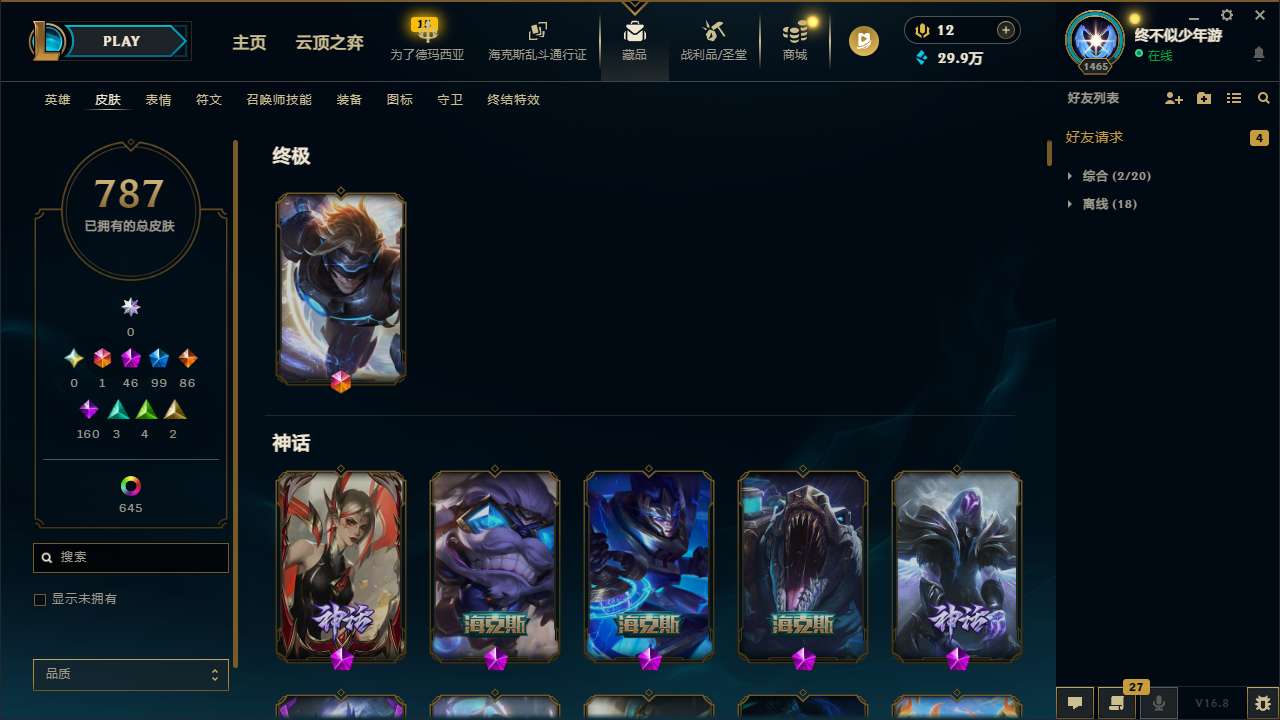Click the PLAY button

tap(121, 41)
